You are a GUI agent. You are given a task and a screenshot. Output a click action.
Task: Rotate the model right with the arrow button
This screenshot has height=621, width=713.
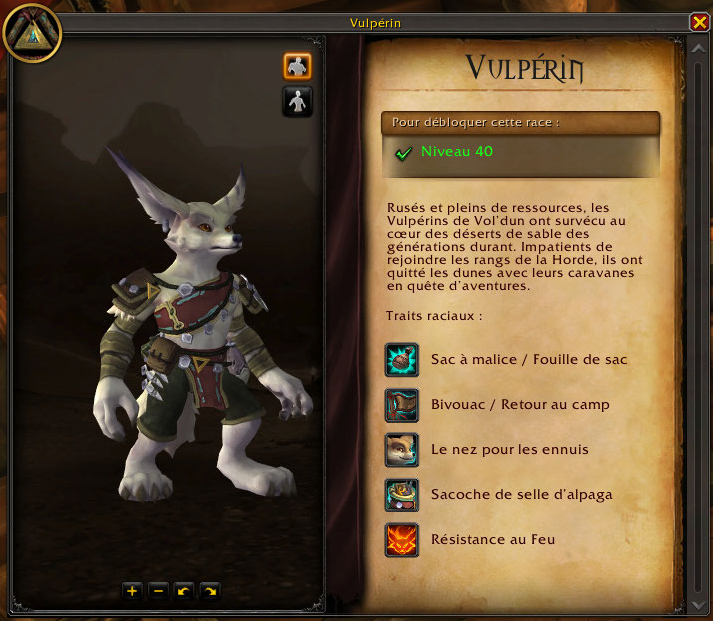(210, 591)
